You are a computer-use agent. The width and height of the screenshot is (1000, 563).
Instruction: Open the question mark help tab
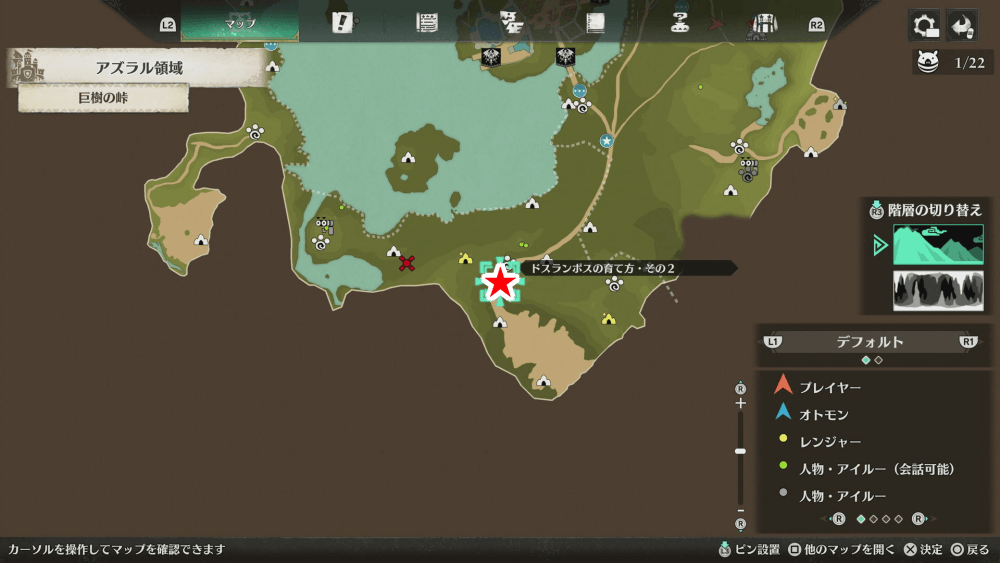point(680,23)
